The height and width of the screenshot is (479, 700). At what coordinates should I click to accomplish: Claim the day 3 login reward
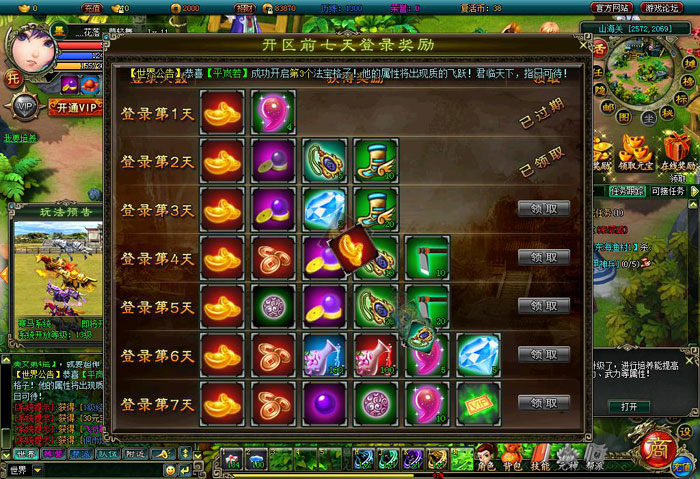(544, 209)
